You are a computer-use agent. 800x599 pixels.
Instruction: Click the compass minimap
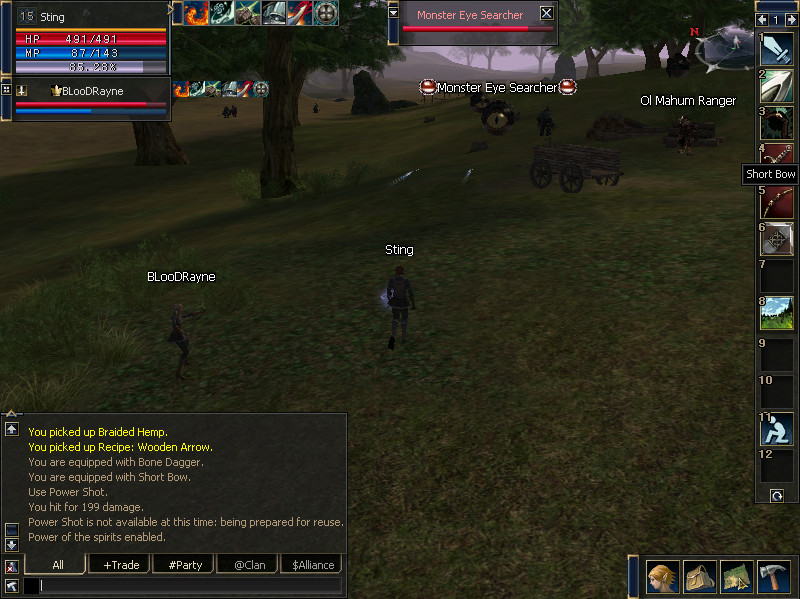pyautogui.click(x=725, y=45)
